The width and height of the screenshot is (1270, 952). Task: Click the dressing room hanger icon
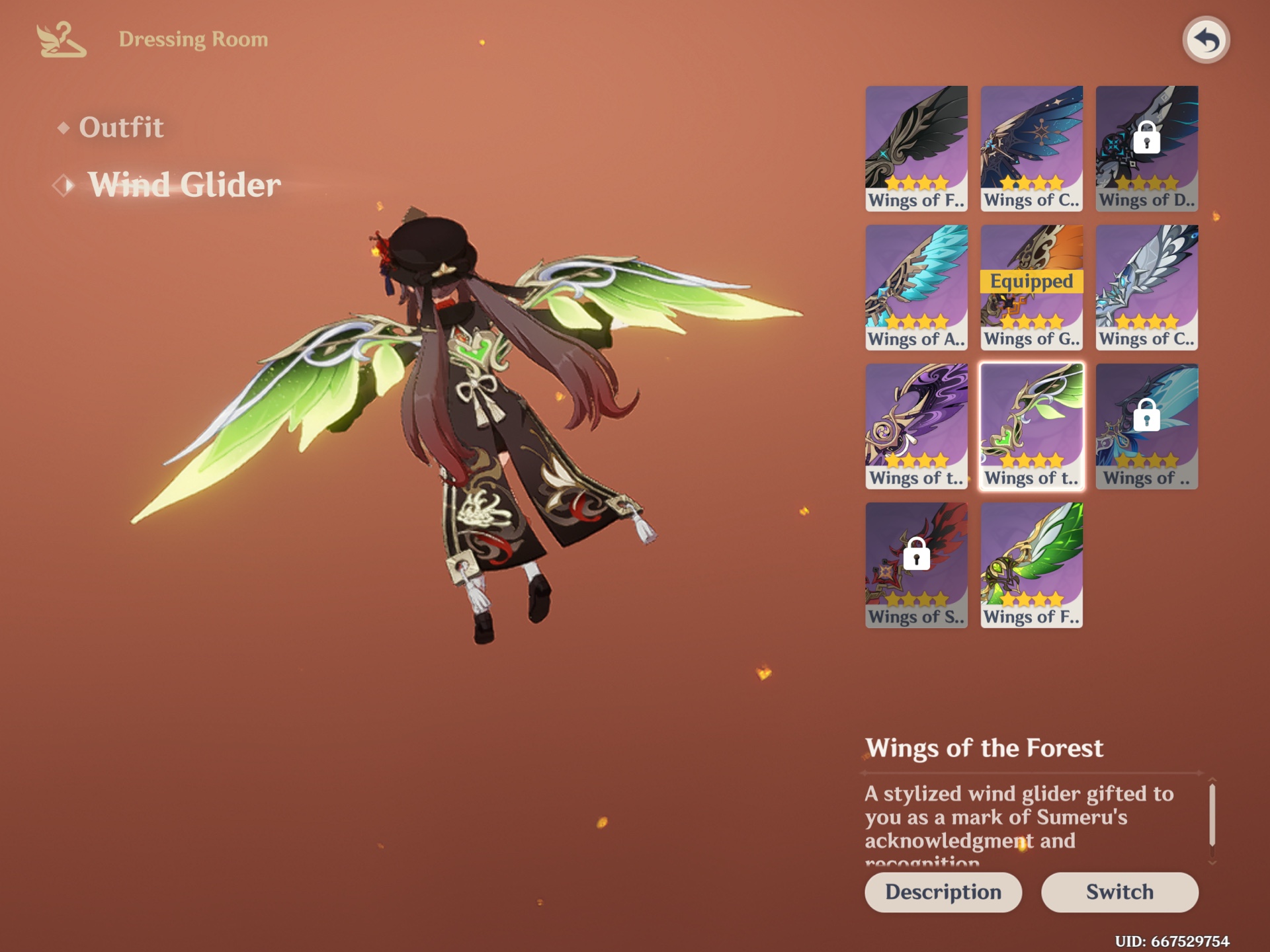[58, 40]
